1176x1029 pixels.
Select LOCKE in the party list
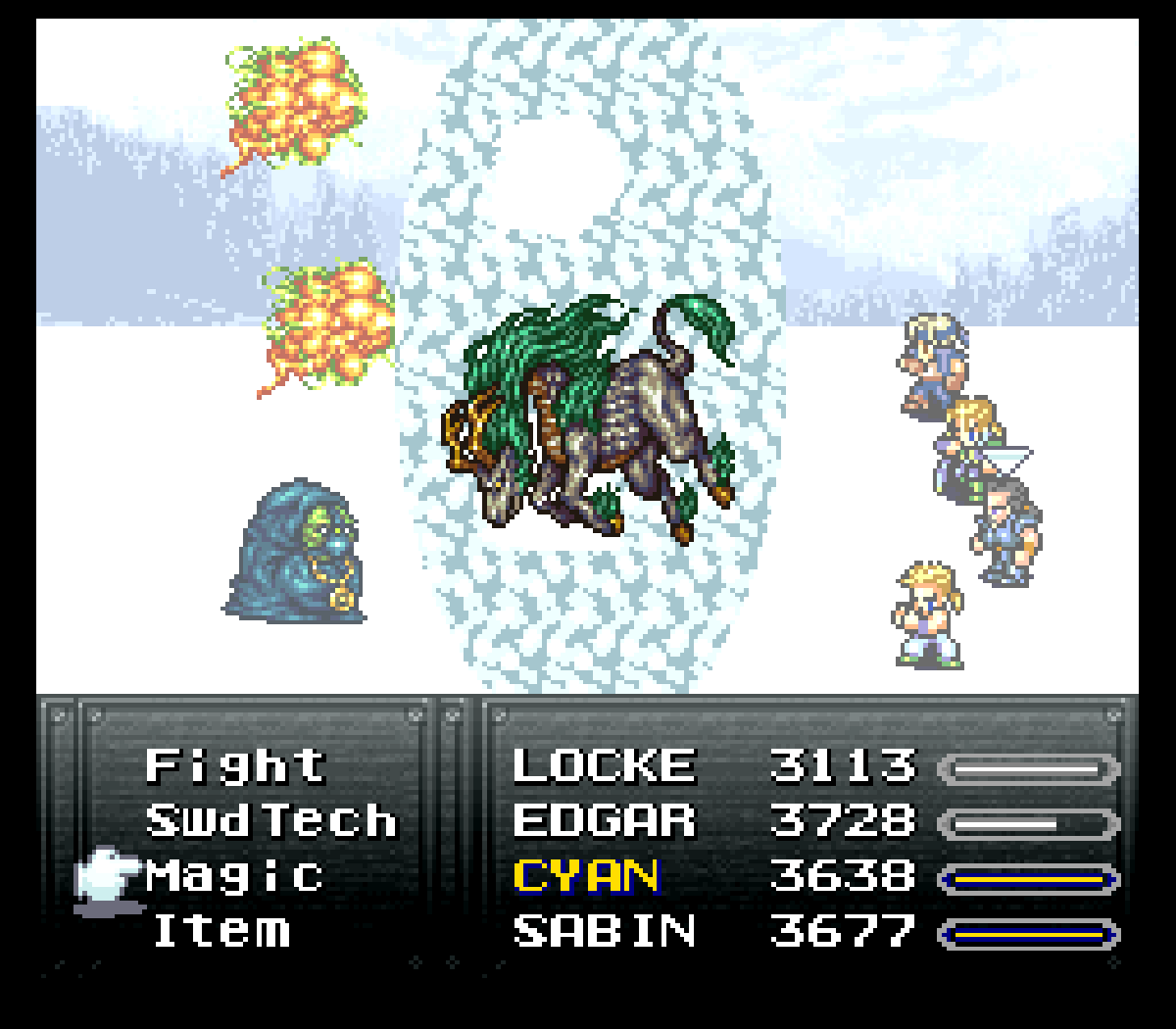tap(604, 766)
